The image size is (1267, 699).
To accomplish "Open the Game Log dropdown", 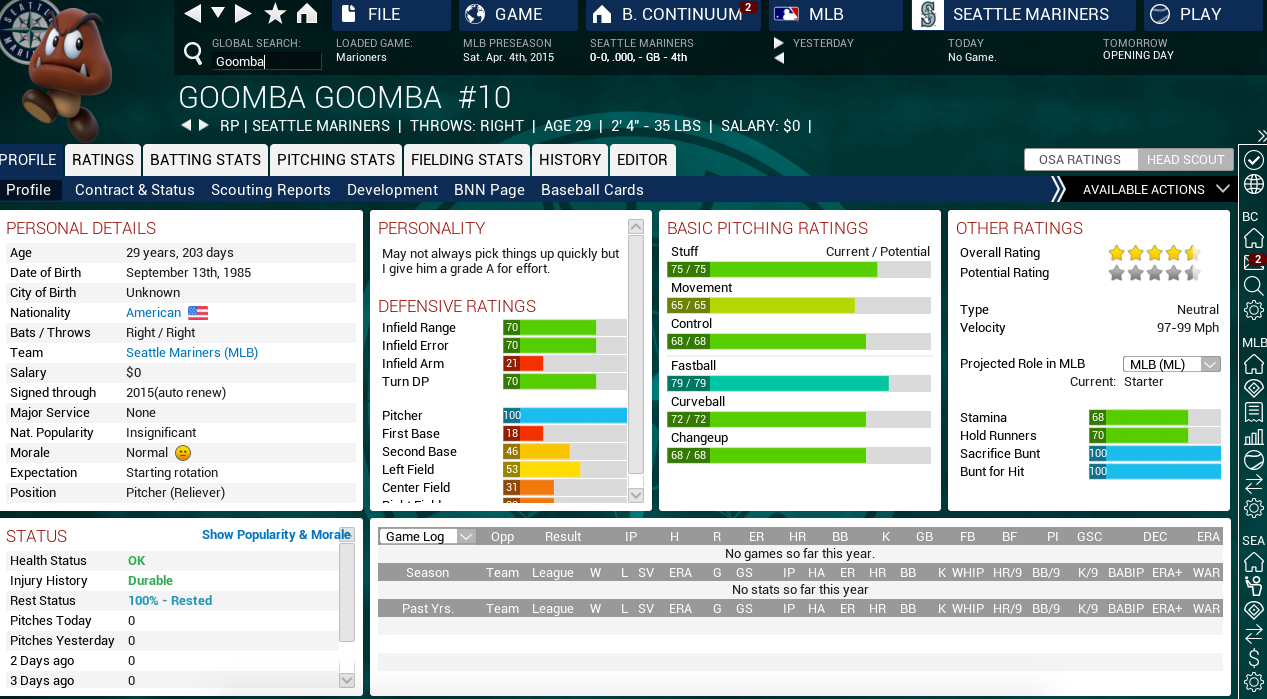I will pos(426,537).
